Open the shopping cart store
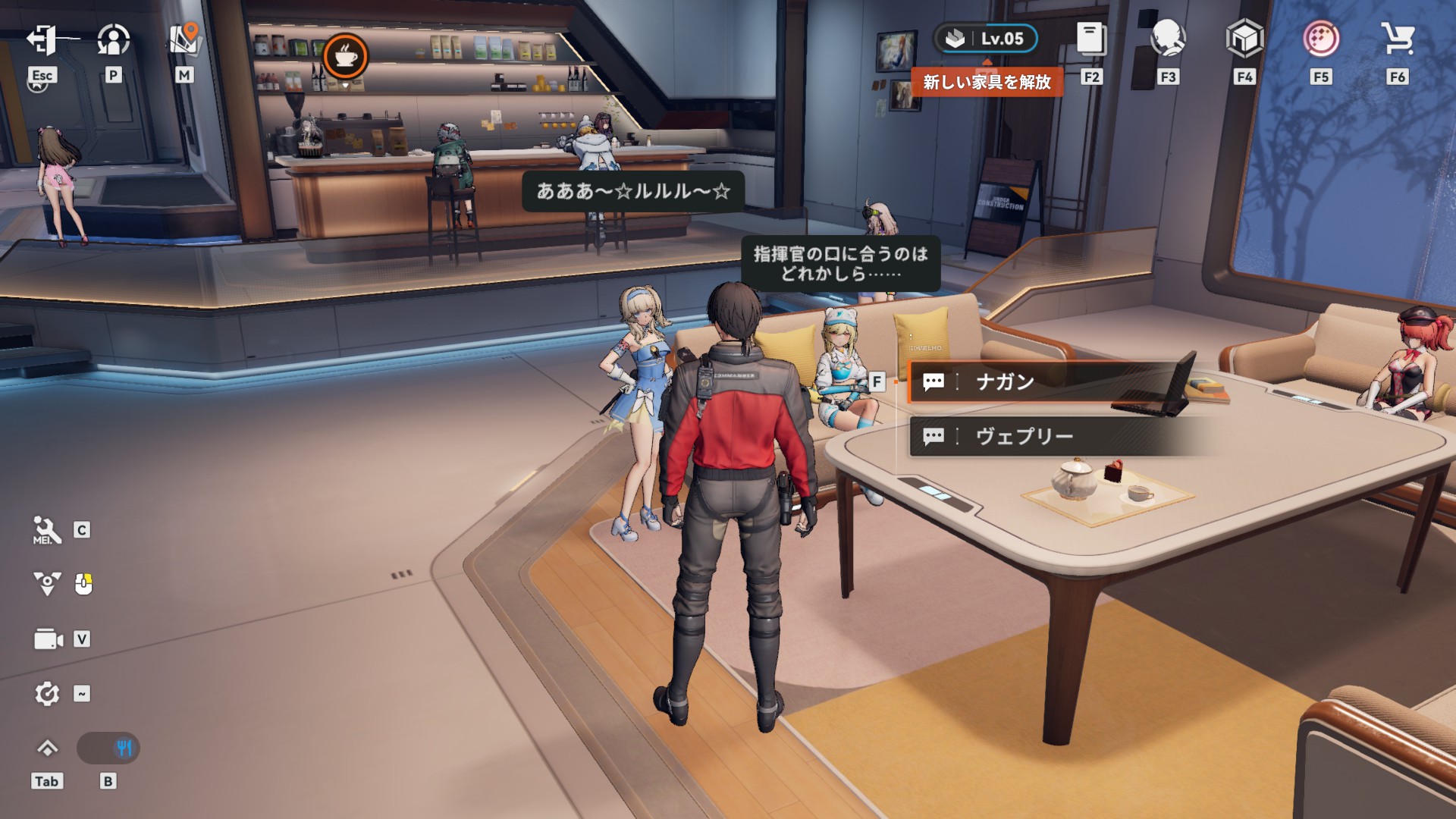This screenshot has width=1456, height=819. tap(1398, 39)
